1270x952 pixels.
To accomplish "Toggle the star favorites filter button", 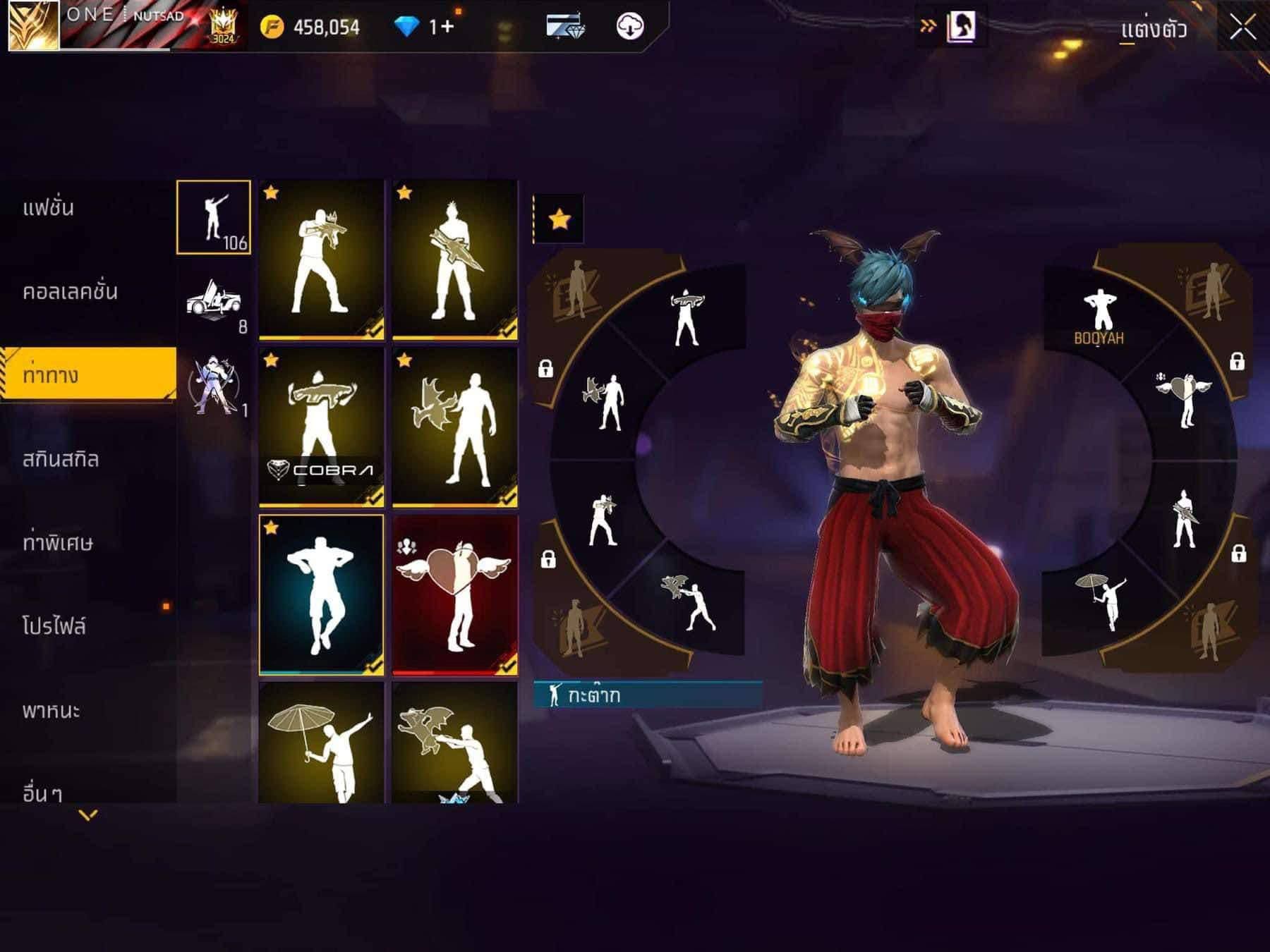I will coord(559,219).
